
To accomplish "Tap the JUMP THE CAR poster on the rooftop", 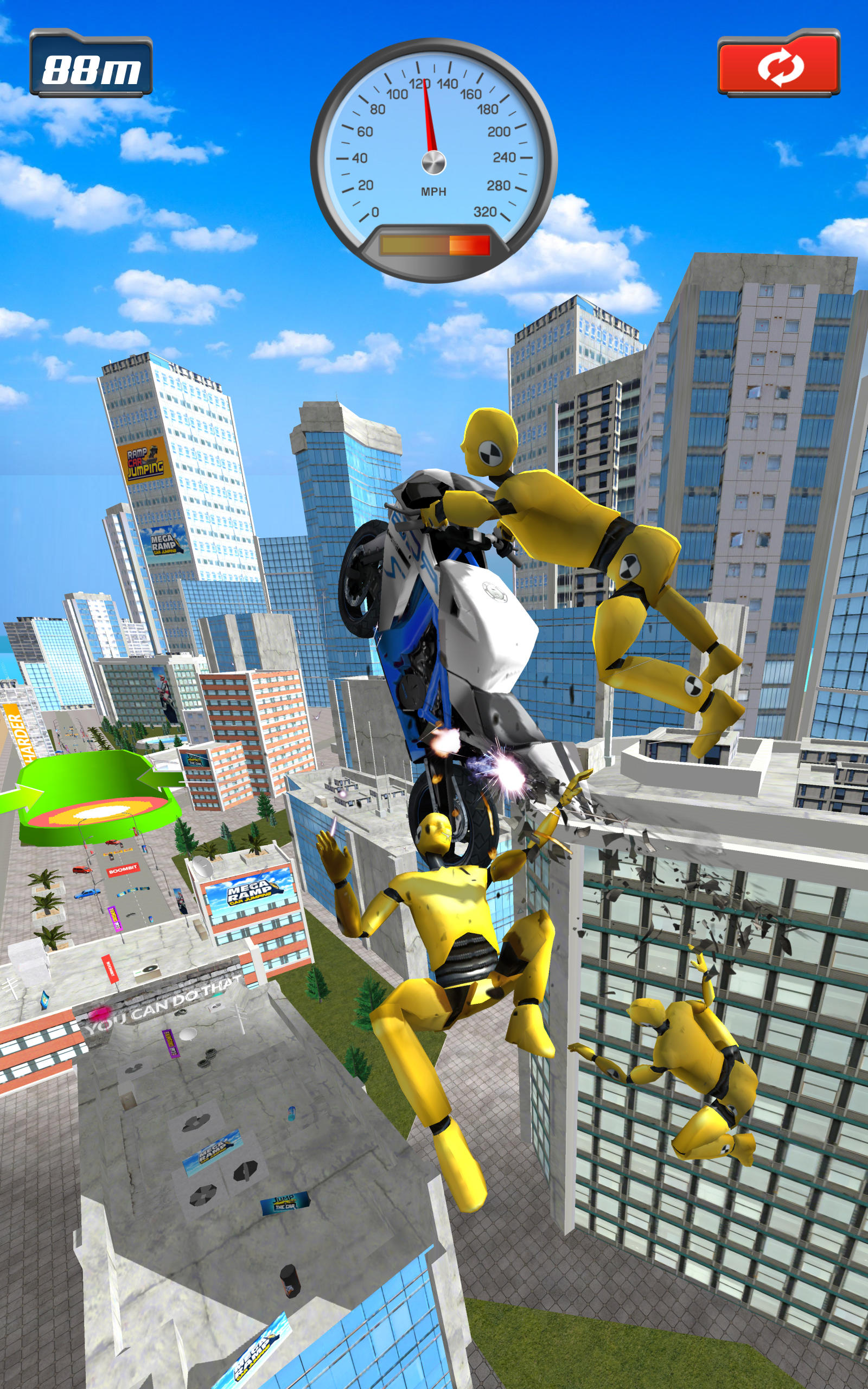I will (x=285, y=1203).
